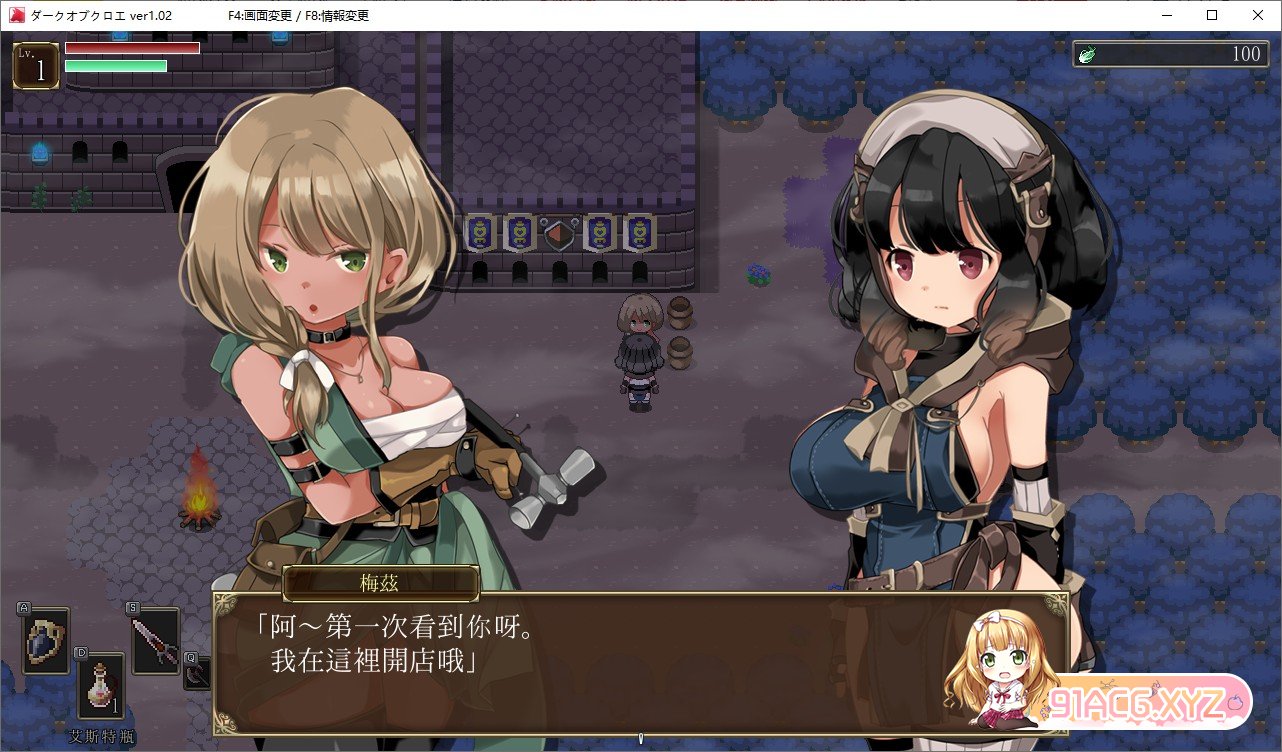This screenshot has width=1282, height=752.
Task: Use the Estus flask potion slot
Action: [x=101, y=686]
